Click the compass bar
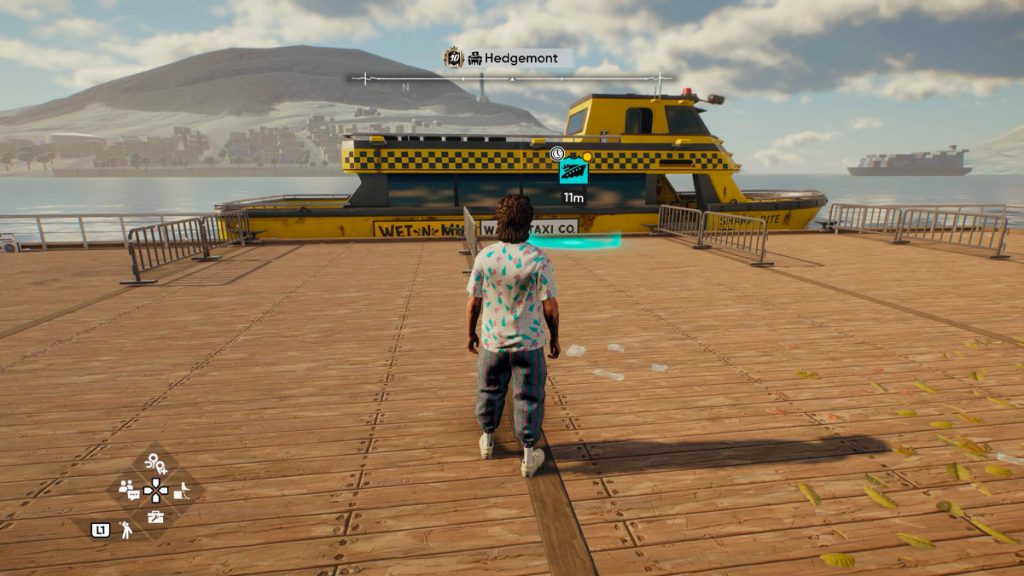The width and height of the screenshot is (1024, 576). (512, 78)
